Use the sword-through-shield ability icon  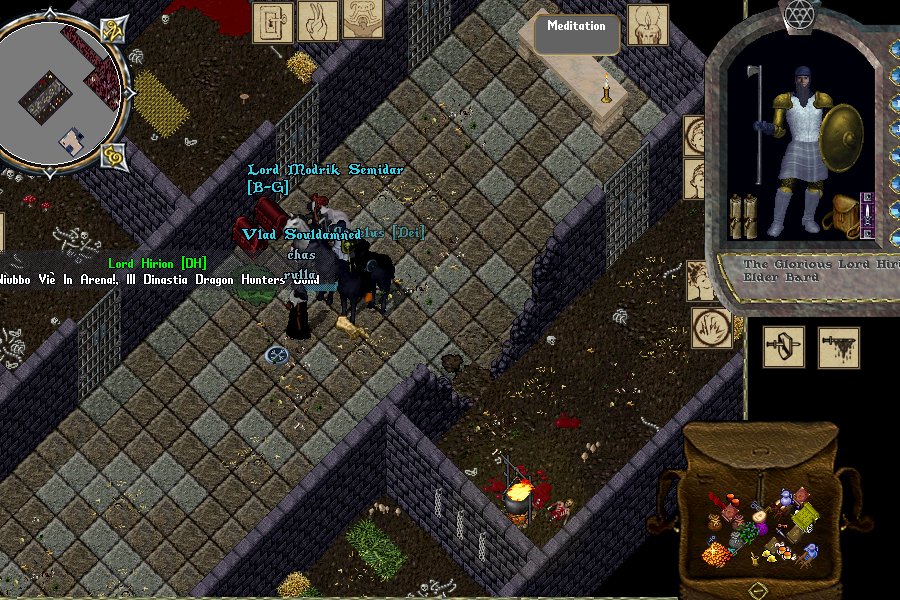(x=784, y=347)
